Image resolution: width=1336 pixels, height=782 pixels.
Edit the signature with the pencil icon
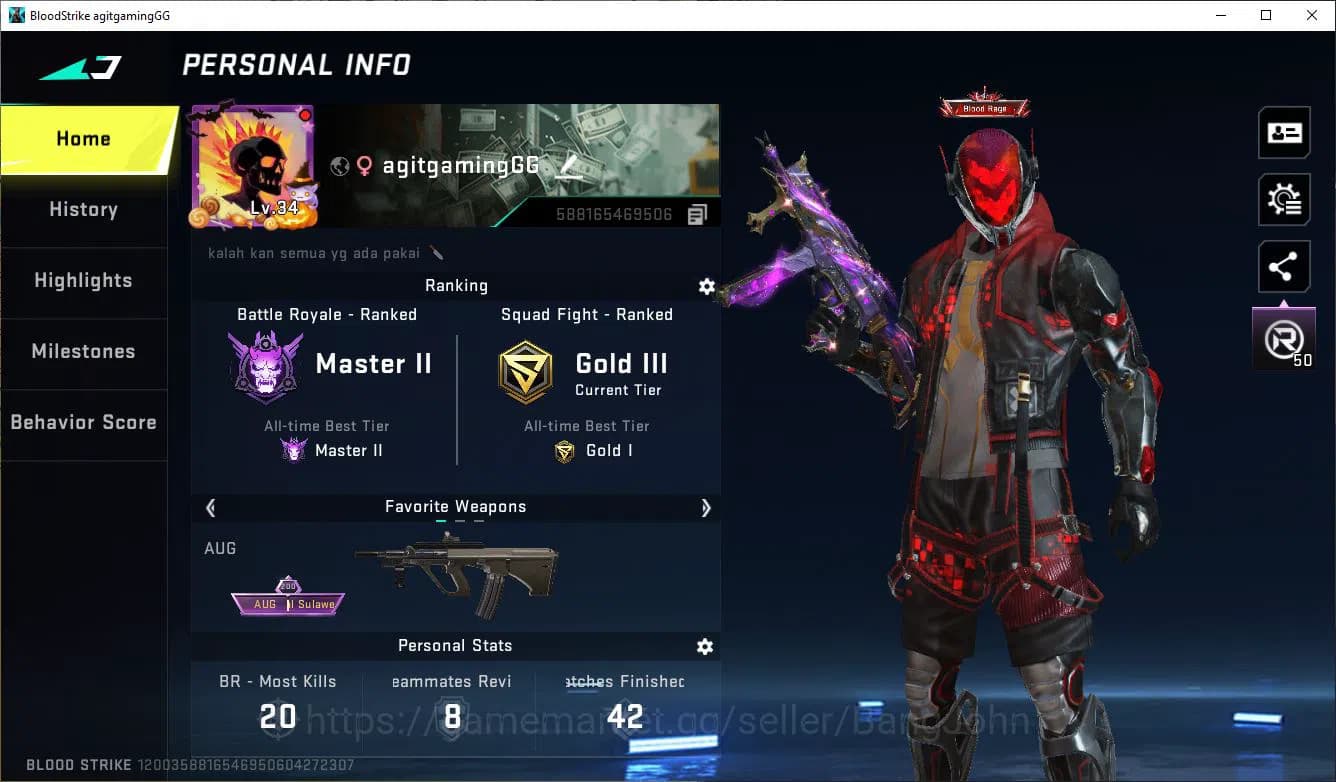click(437, 253)
